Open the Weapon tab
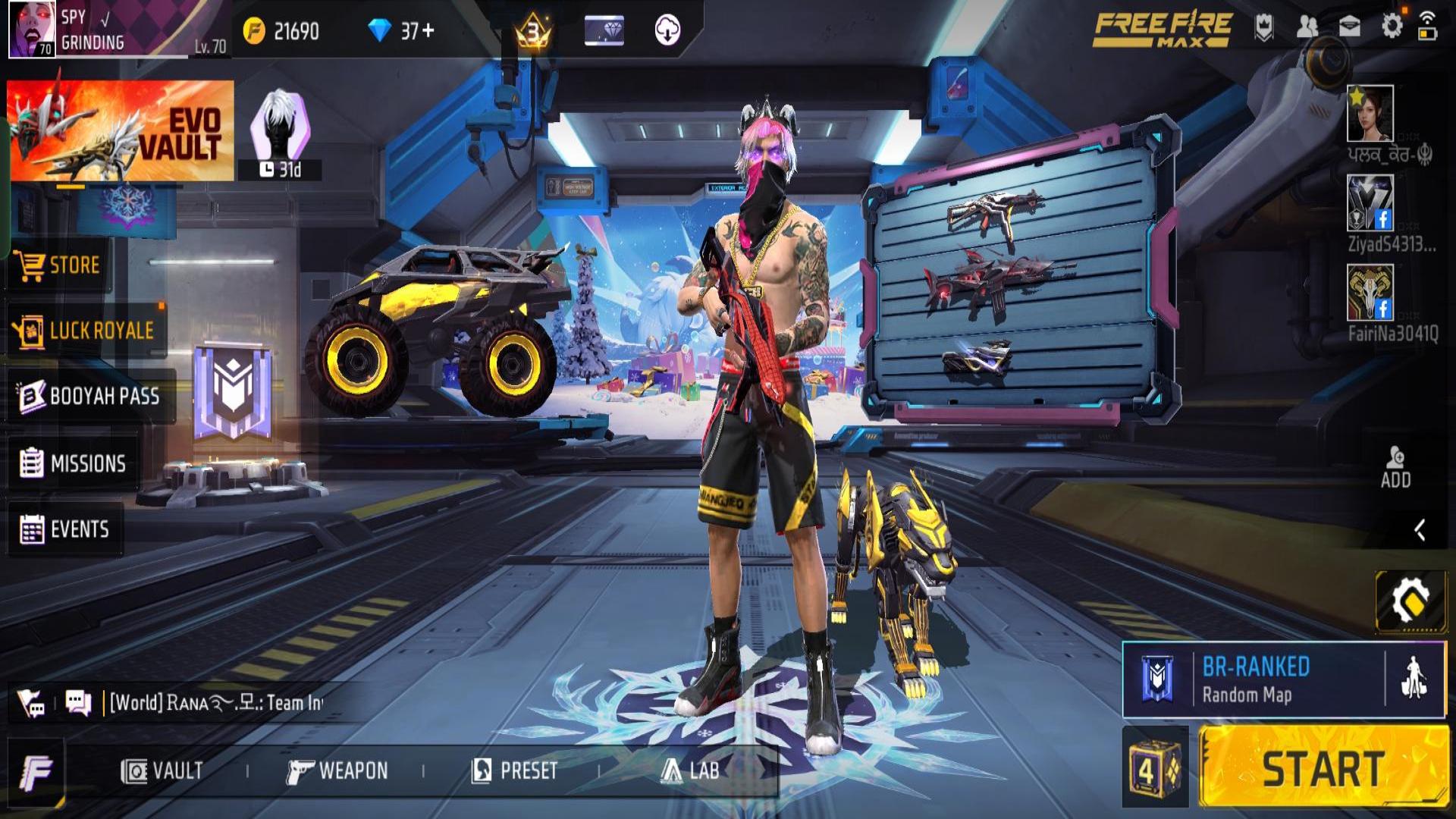Viewport: 1456px width, 819px height. [x=337, y=771]
